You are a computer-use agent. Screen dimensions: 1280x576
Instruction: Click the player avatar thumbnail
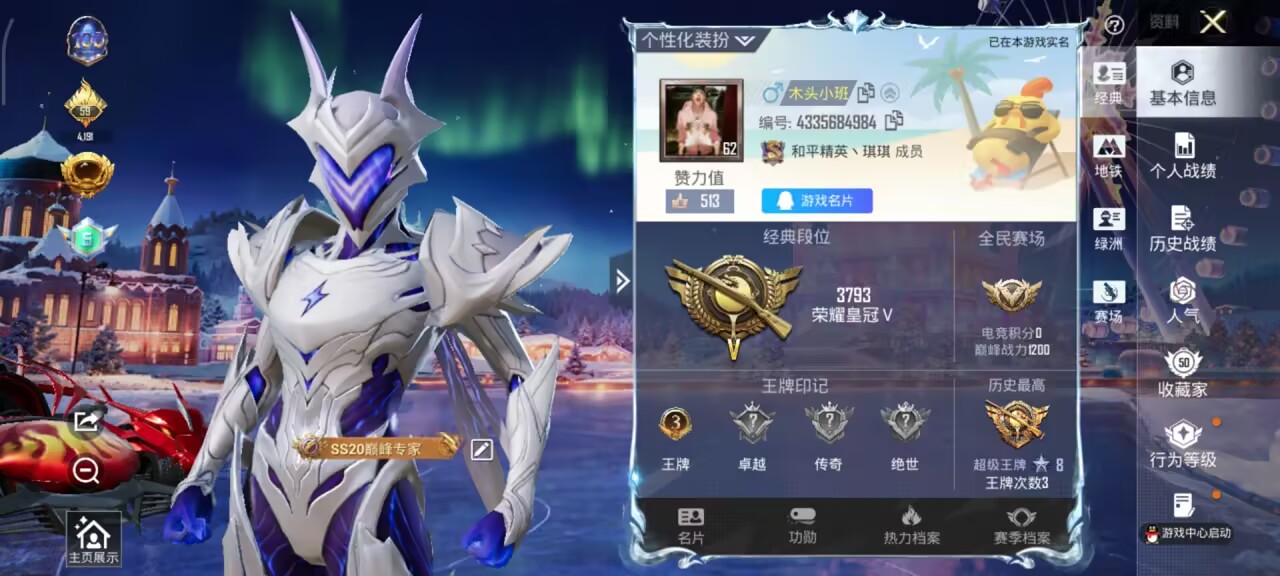click(x=701, y=120)
